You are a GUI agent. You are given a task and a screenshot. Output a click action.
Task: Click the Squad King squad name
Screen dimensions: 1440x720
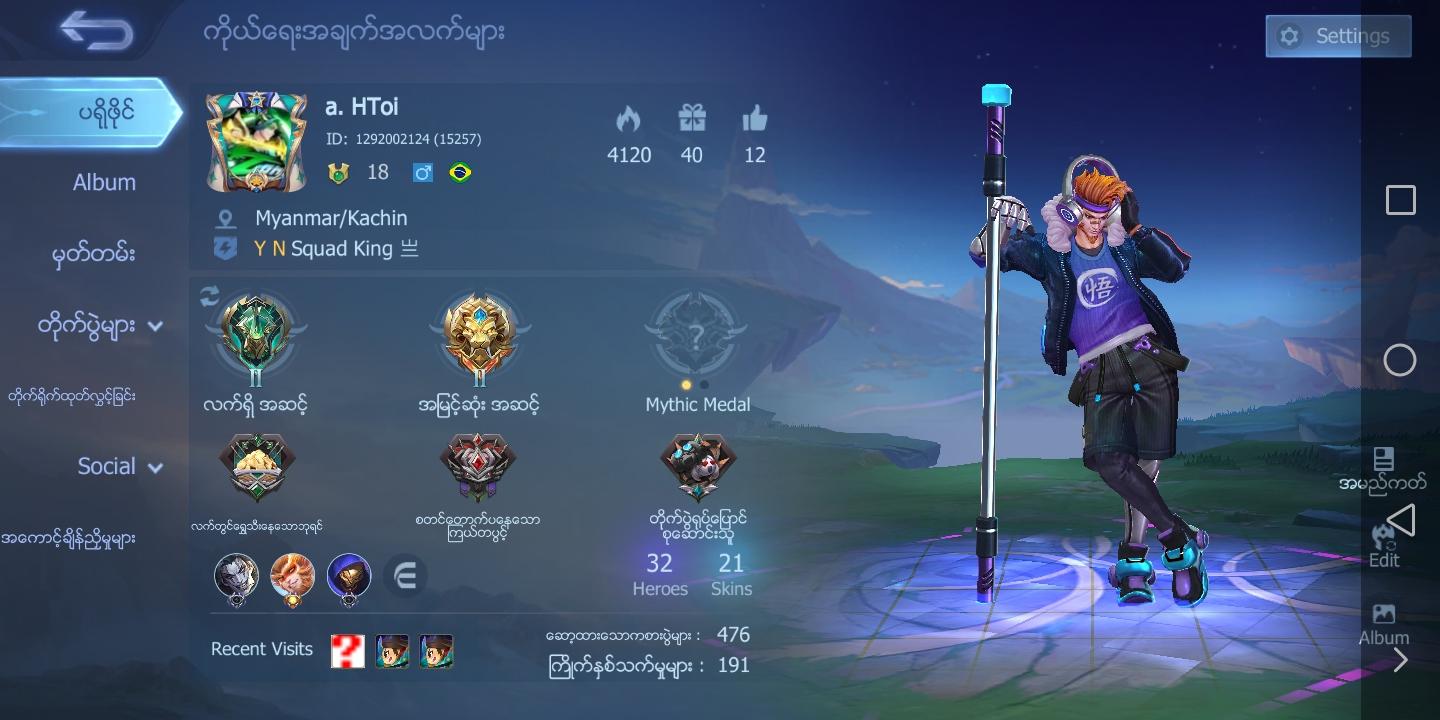coord(340,249)
